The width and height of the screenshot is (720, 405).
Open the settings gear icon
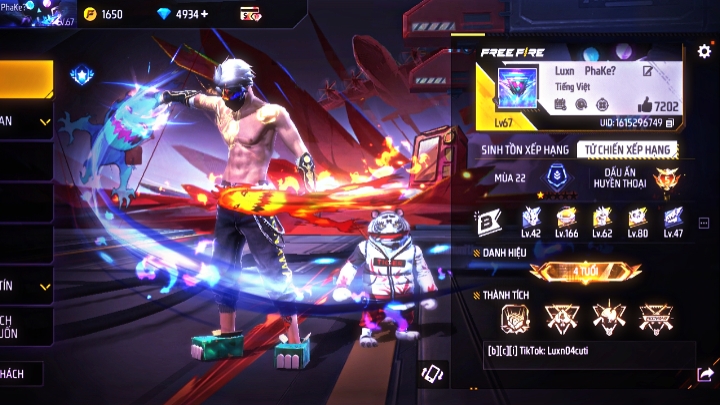(x=704, y=51)
